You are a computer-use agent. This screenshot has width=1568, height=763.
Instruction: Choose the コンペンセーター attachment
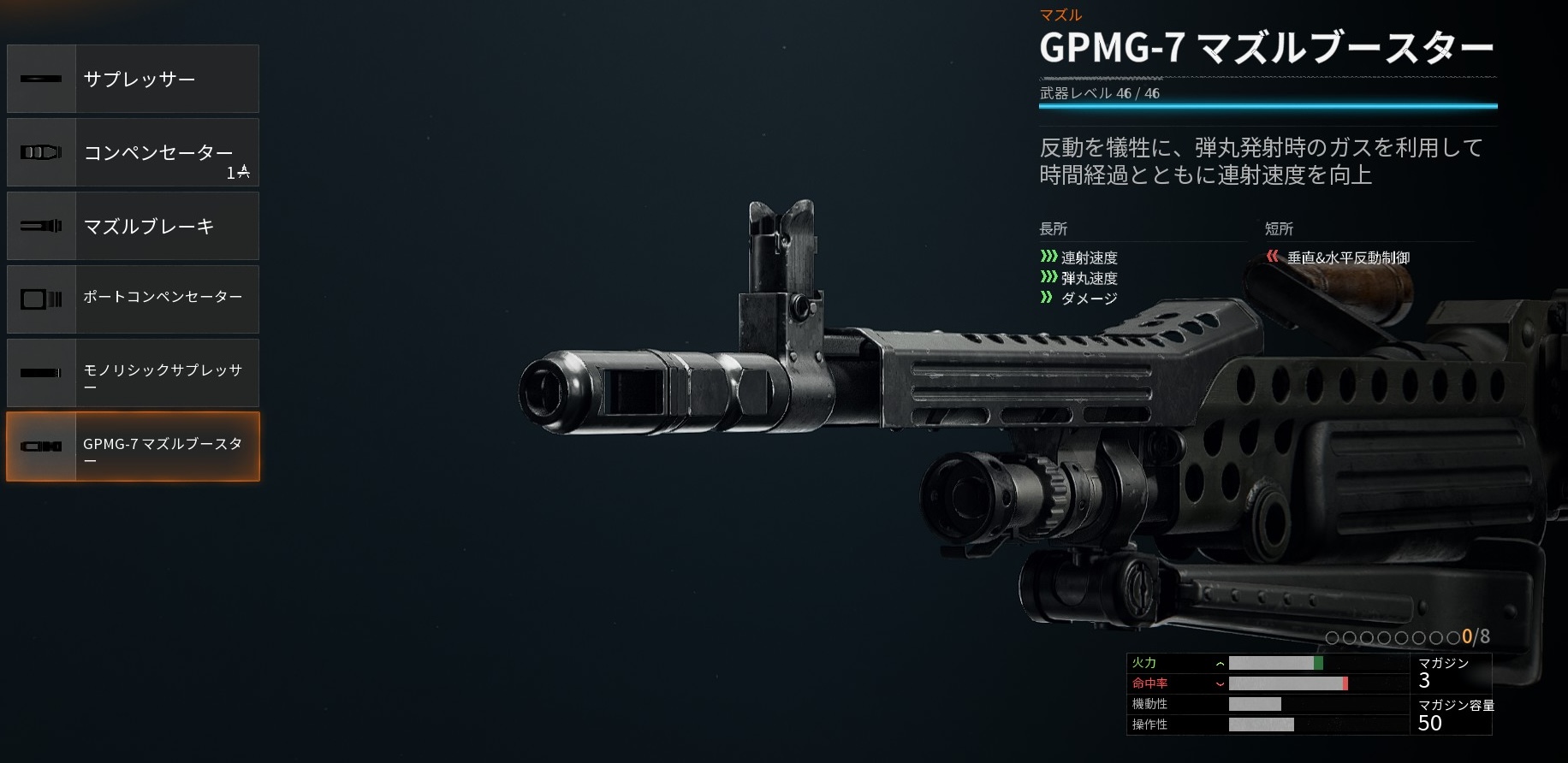click(x=134, y=152)
